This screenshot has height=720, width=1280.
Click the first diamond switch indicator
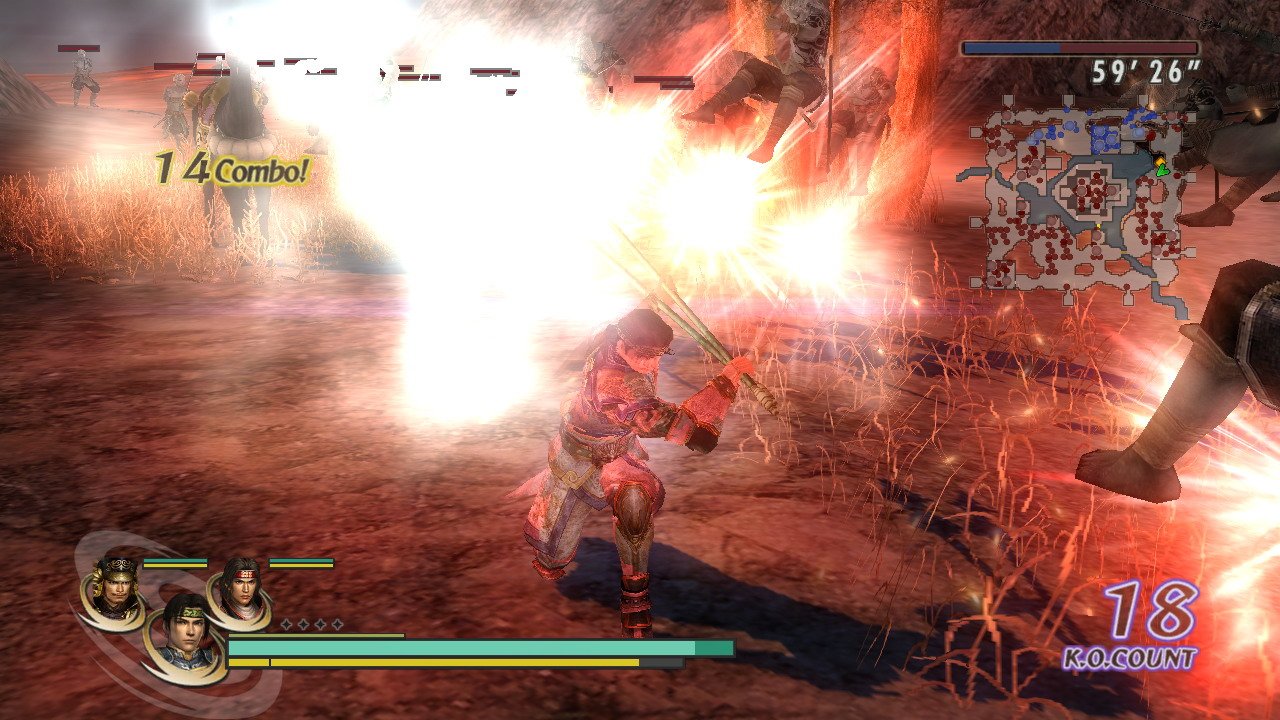pyautogui.click(x=286, y=623)
